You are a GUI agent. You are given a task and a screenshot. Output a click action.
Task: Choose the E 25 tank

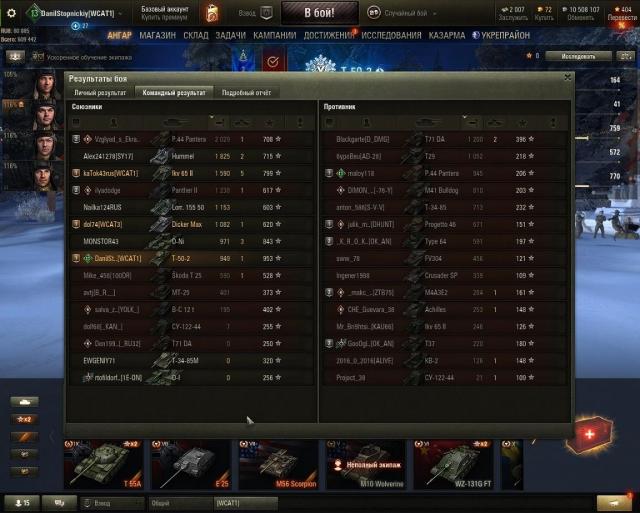pyautogui.click(x=191, y=464)
